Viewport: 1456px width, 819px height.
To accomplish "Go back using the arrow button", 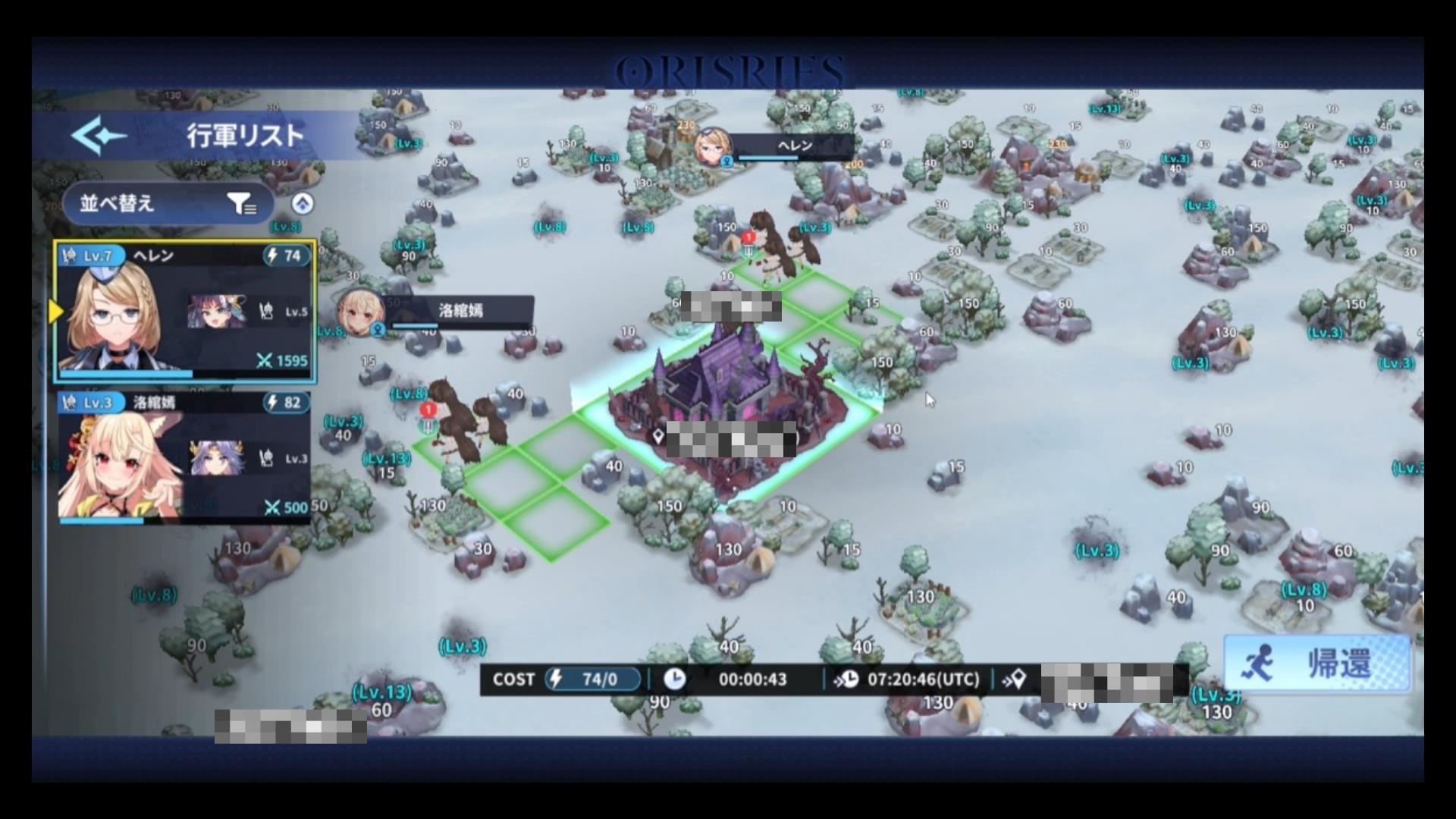I will [x=99, y=136].
